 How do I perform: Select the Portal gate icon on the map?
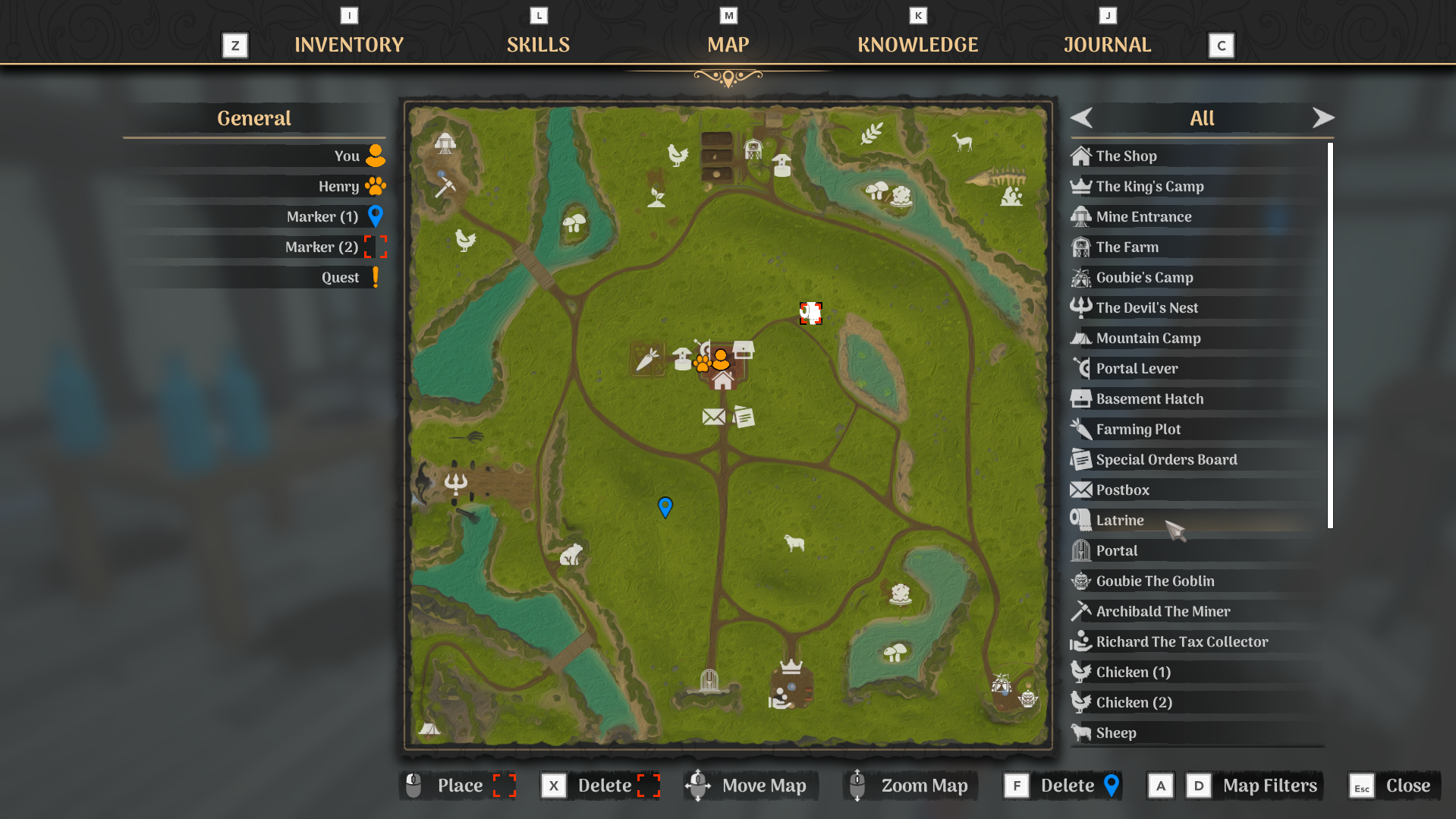click(x=707, y=678)
